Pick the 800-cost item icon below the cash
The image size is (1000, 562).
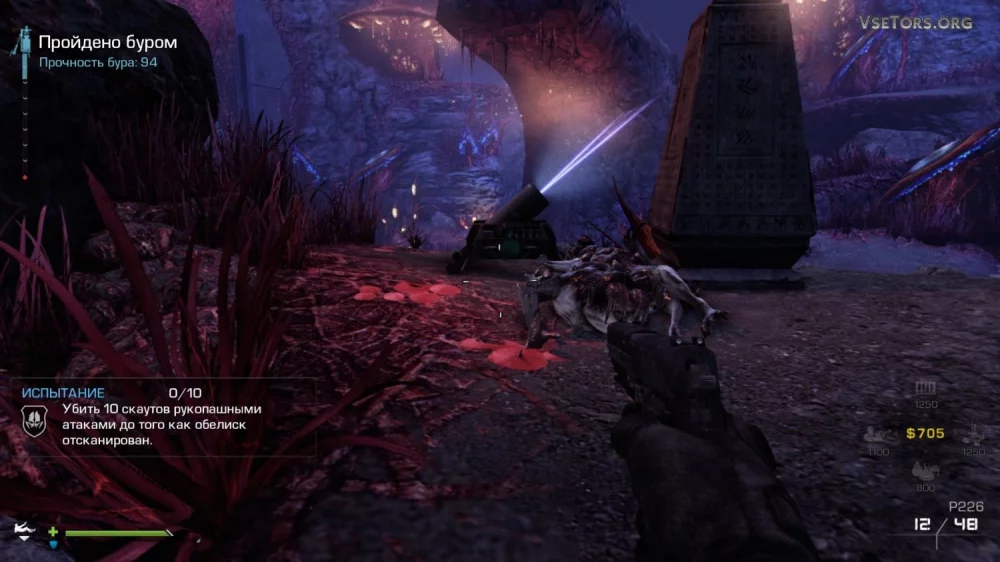coord(926,472)
